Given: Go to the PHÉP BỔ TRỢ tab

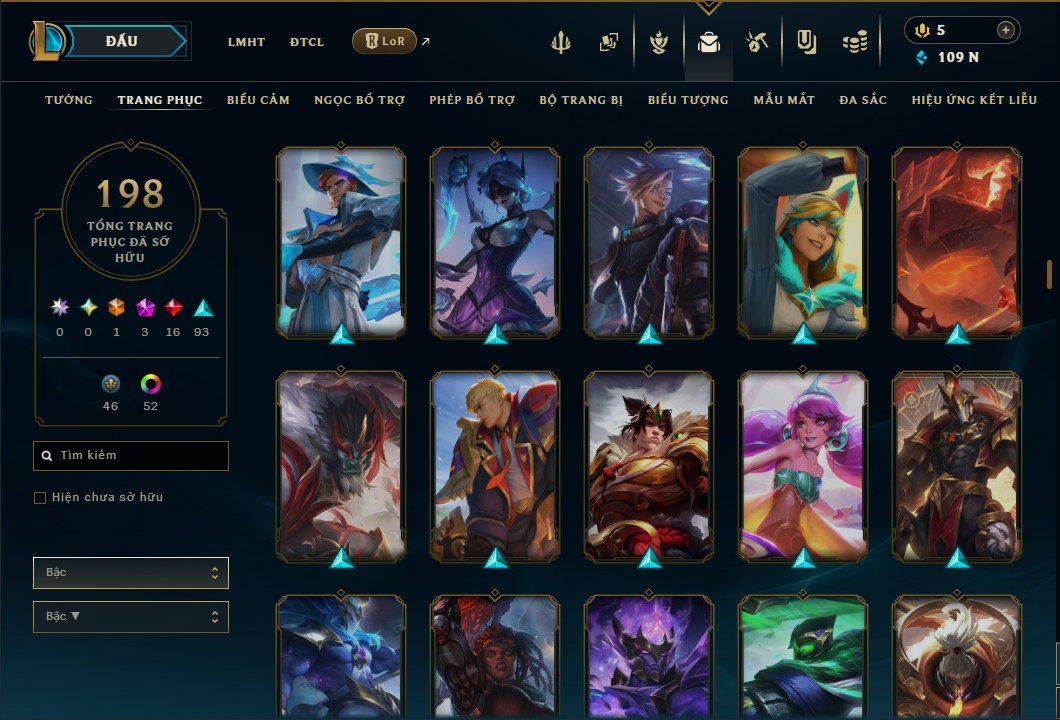Looking at the screenshot, I should [472, 100].
